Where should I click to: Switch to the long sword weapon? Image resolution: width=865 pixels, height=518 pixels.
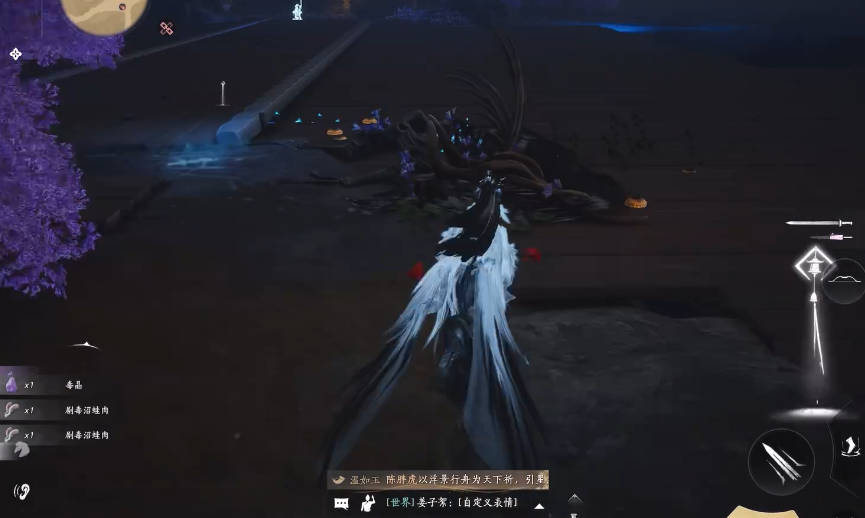[818, 223]
